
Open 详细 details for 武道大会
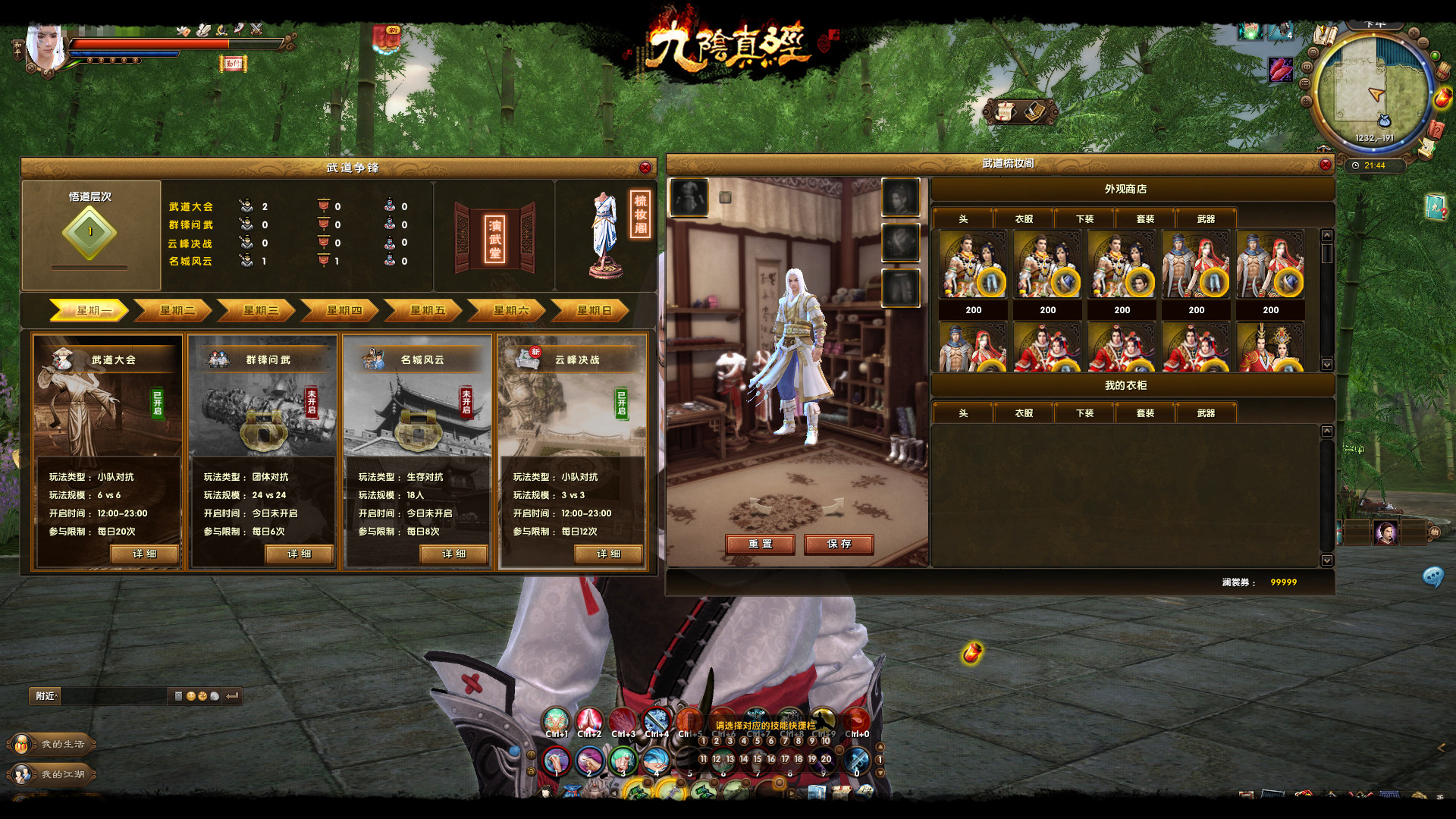click(x=145, y=554)
